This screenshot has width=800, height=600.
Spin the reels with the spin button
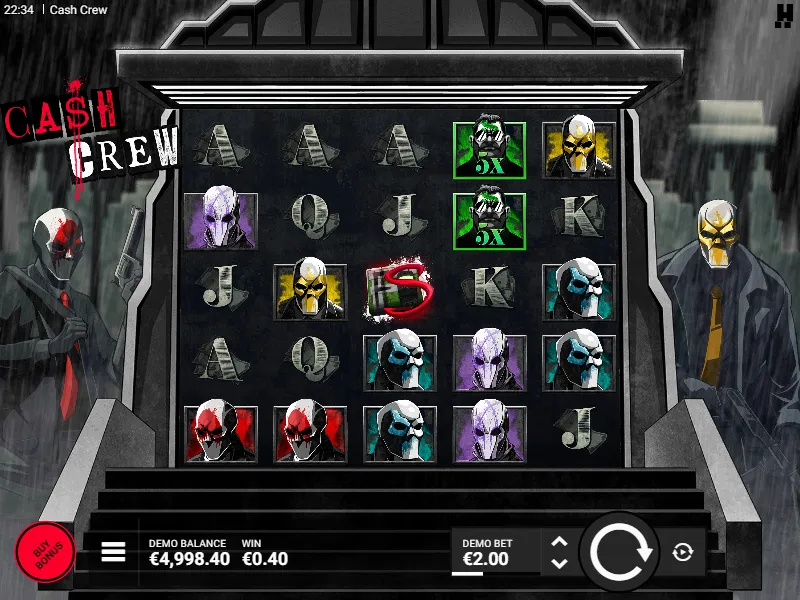pos(620,552)
